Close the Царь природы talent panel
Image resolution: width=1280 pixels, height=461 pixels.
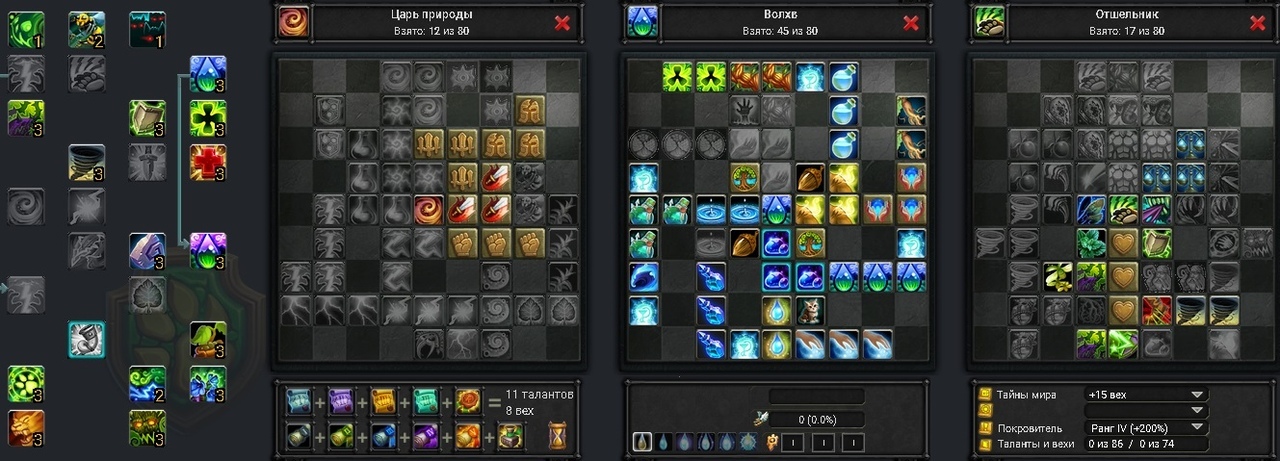click(562, 23)
